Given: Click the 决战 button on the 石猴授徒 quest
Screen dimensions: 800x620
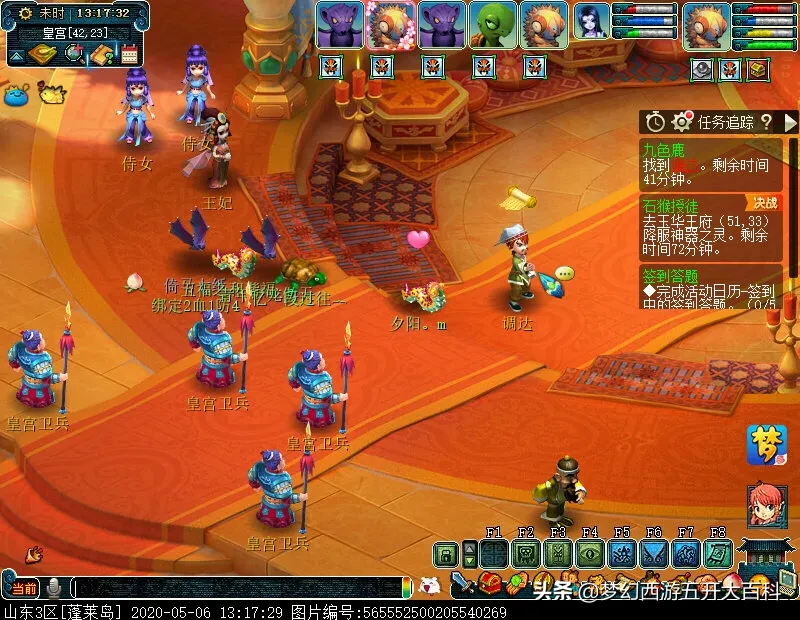Looking at the screenshot, I should [764, 203].
